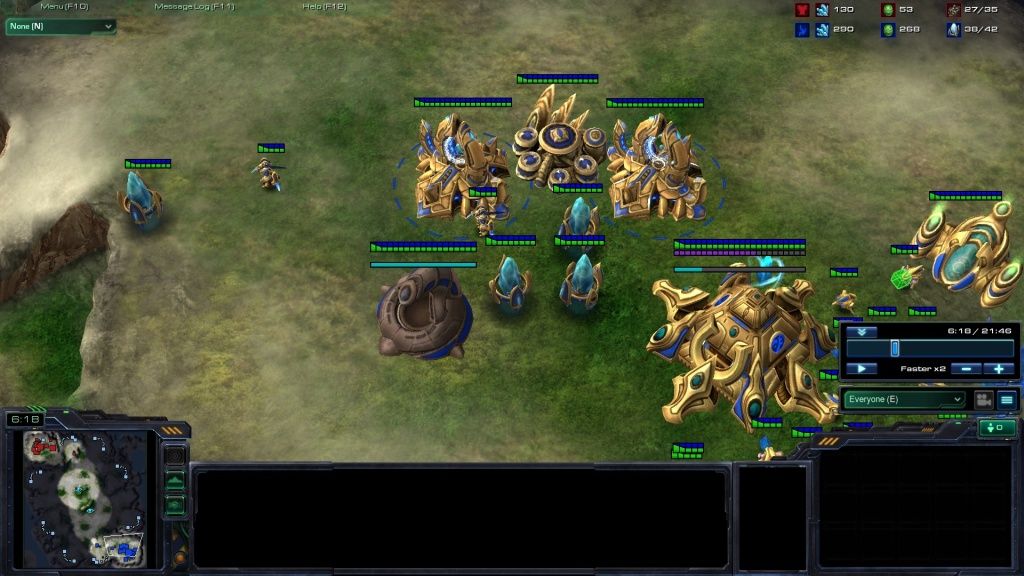Click the replay play button
The width and height of the screenshot is (1024, 576).
[861, 369]
